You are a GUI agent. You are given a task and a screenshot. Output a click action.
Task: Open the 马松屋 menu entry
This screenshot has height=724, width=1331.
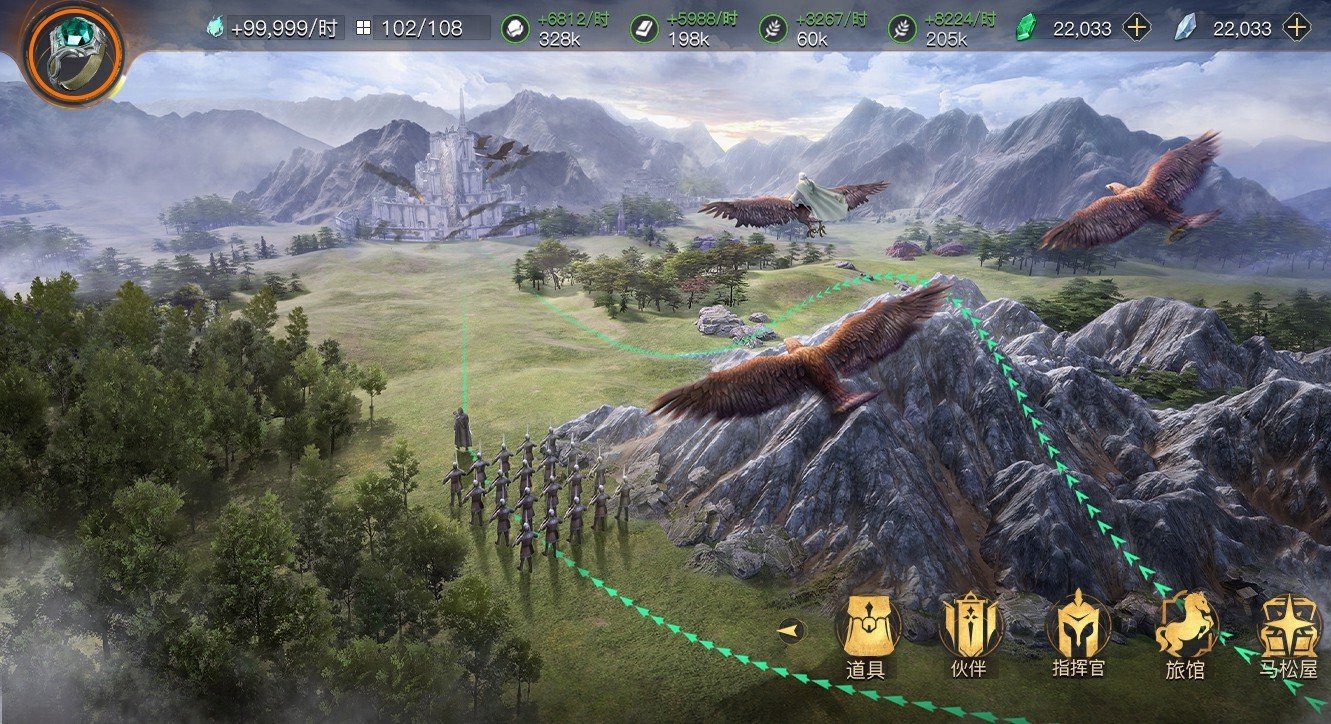pyautogui.click(x=1290, y=628)
